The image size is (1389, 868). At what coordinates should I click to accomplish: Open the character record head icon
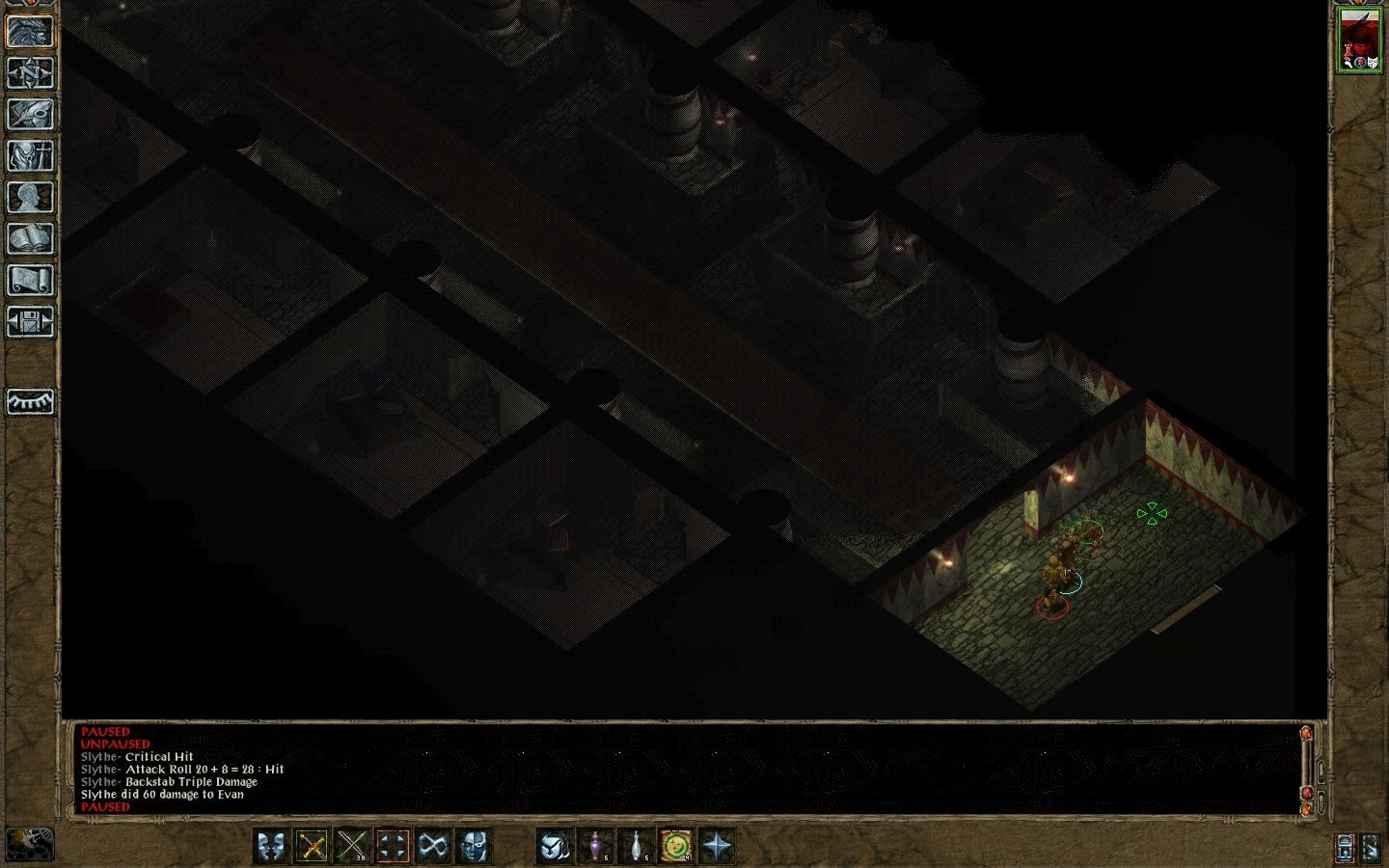(x=30, y=198)
